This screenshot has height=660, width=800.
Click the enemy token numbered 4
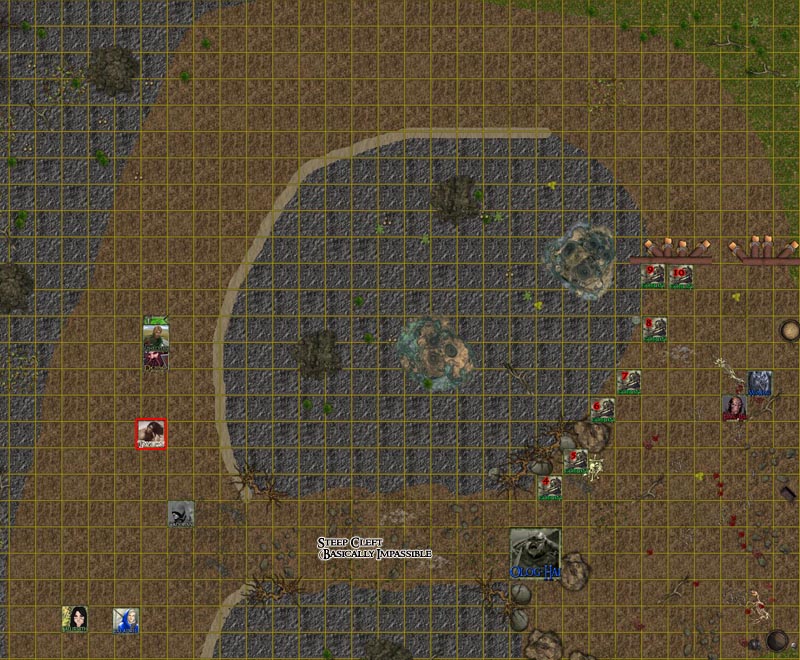[x=549, y=488]
